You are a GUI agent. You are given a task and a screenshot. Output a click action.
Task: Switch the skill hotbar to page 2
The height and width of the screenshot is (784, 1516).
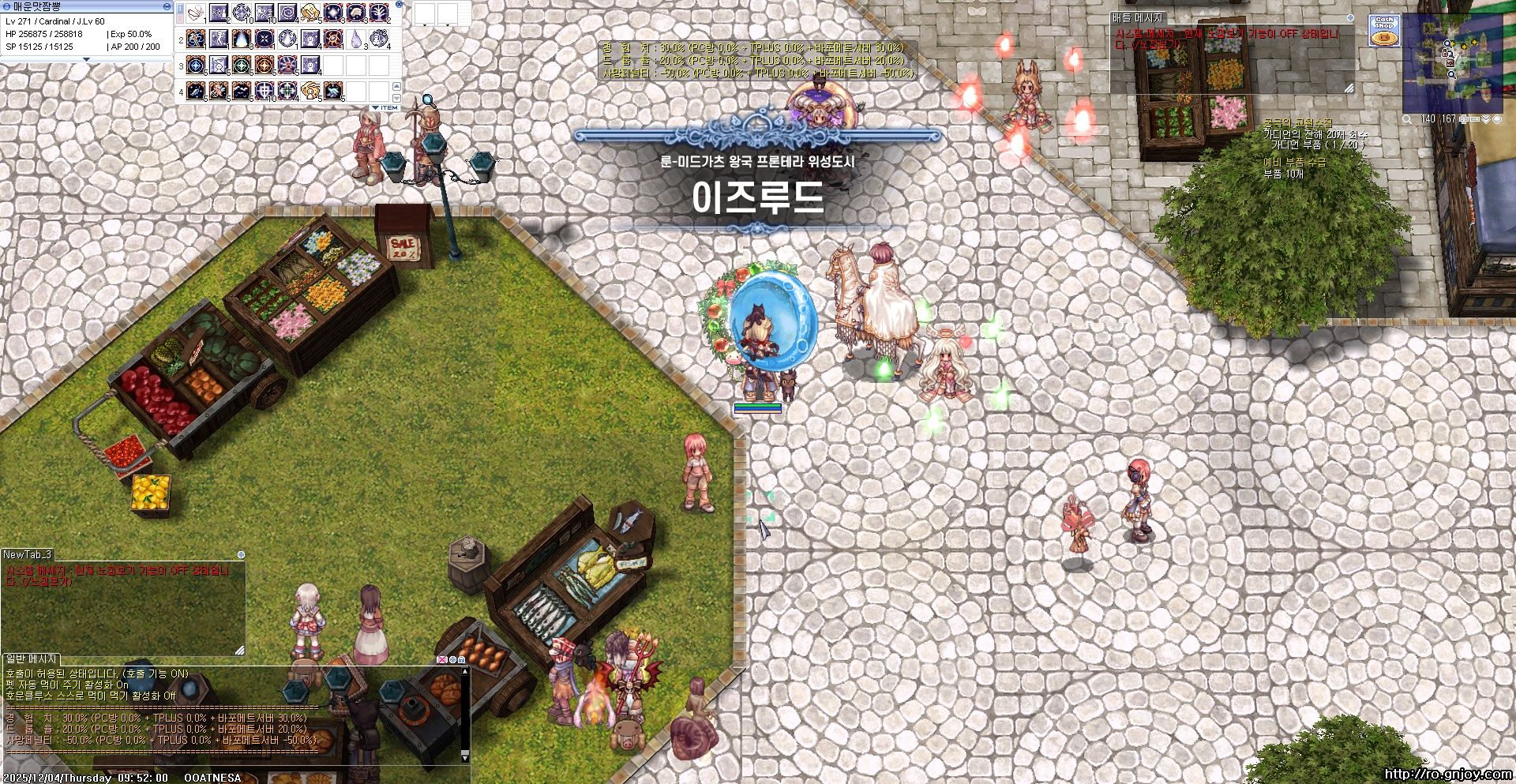(x=180, y=21)
